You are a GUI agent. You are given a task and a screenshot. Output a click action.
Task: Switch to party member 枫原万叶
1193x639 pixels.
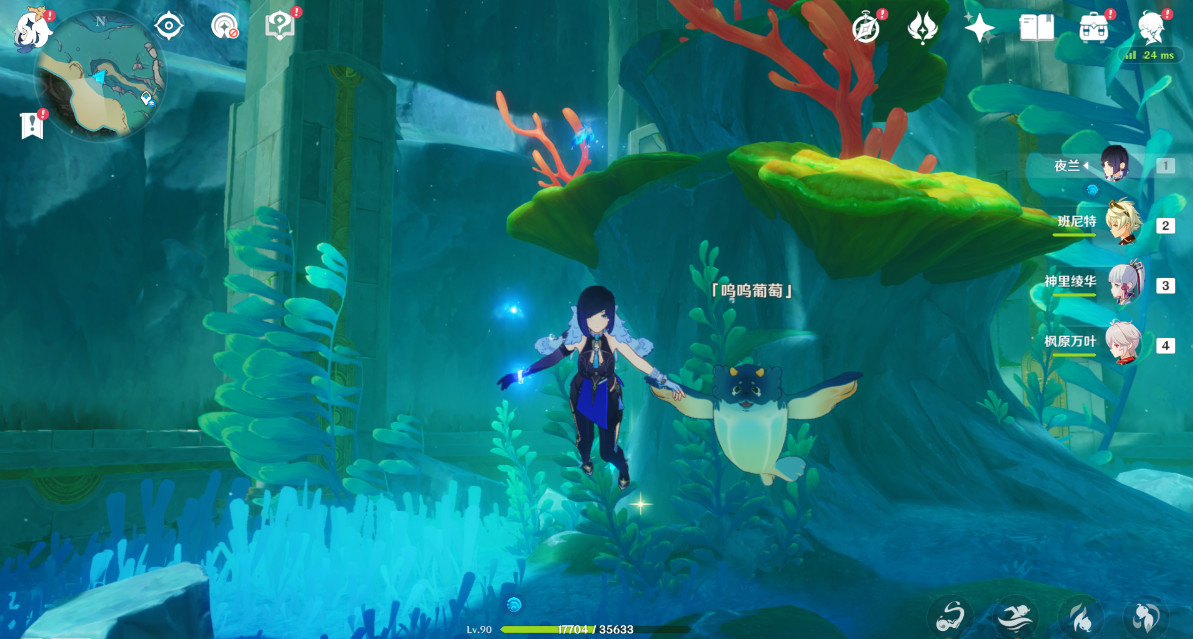point(1123,345)
